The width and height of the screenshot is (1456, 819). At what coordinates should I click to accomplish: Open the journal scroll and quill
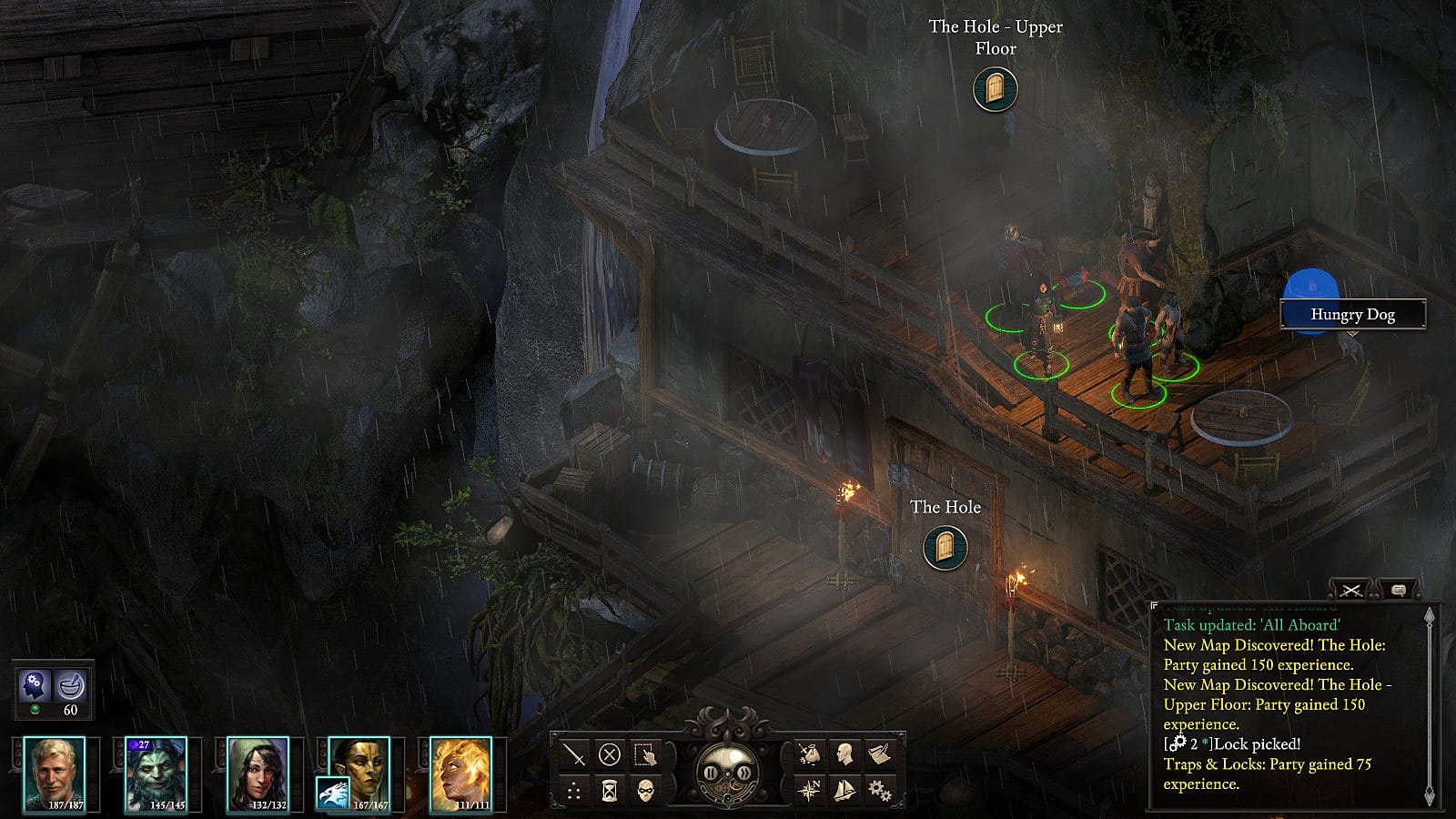click(879, 754)
